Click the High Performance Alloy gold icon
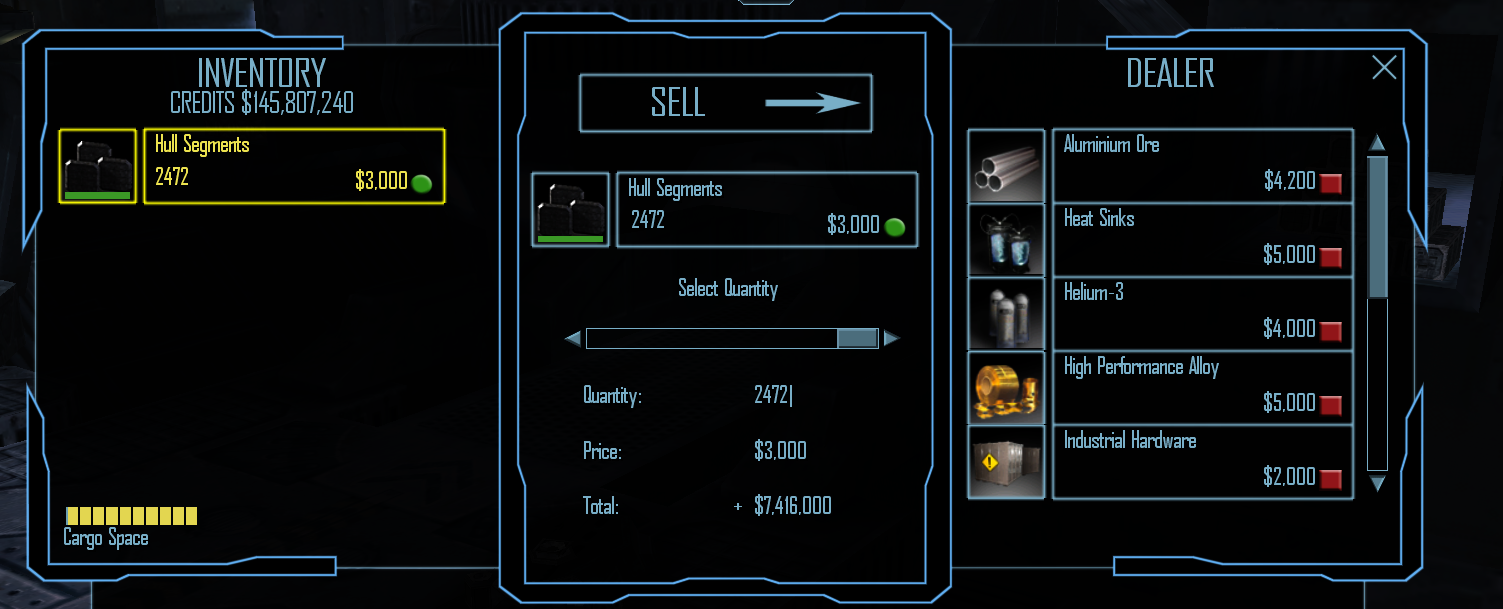The width and height of the screenshot is (1503, 609). (x=1006, y=388)
